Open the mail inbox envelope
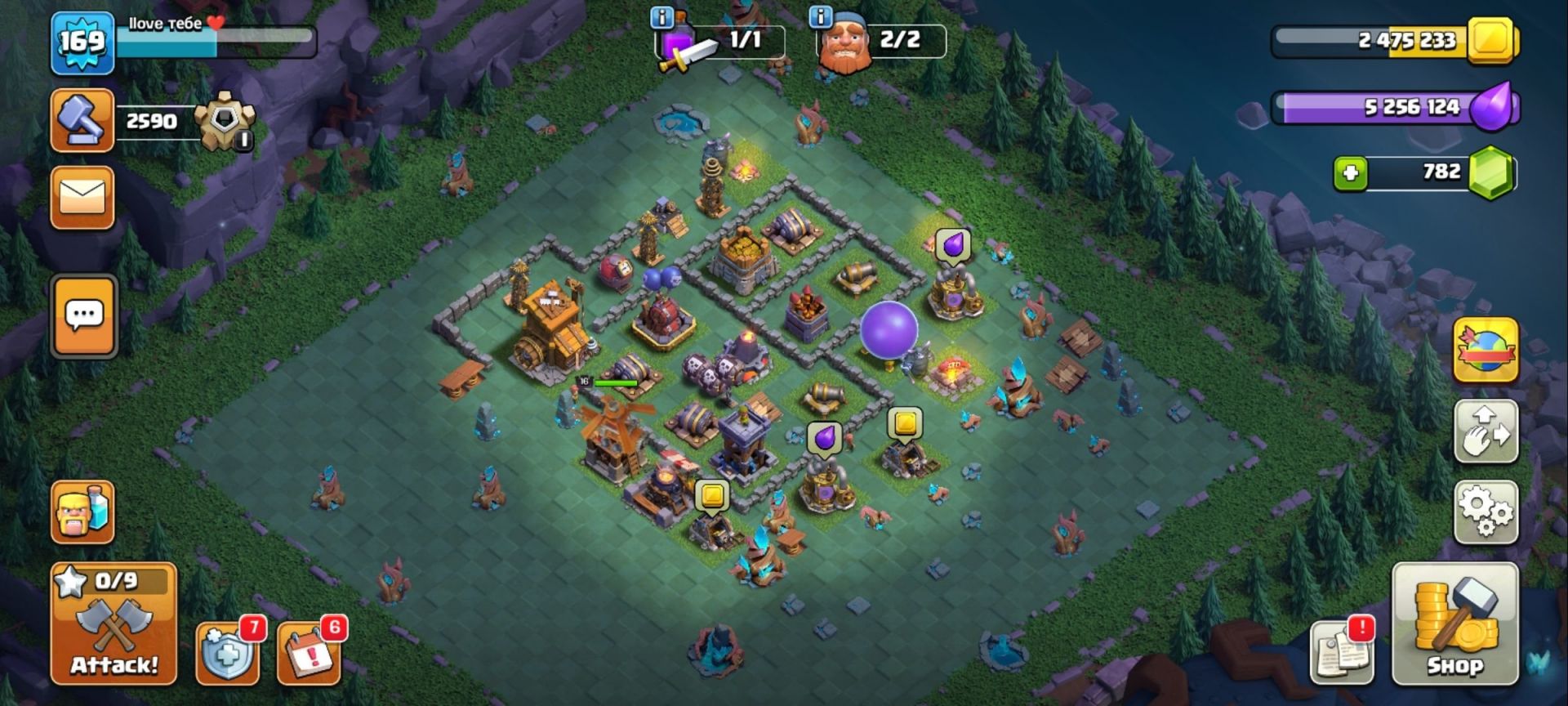The image size is (1568, 706). [82, 198]
